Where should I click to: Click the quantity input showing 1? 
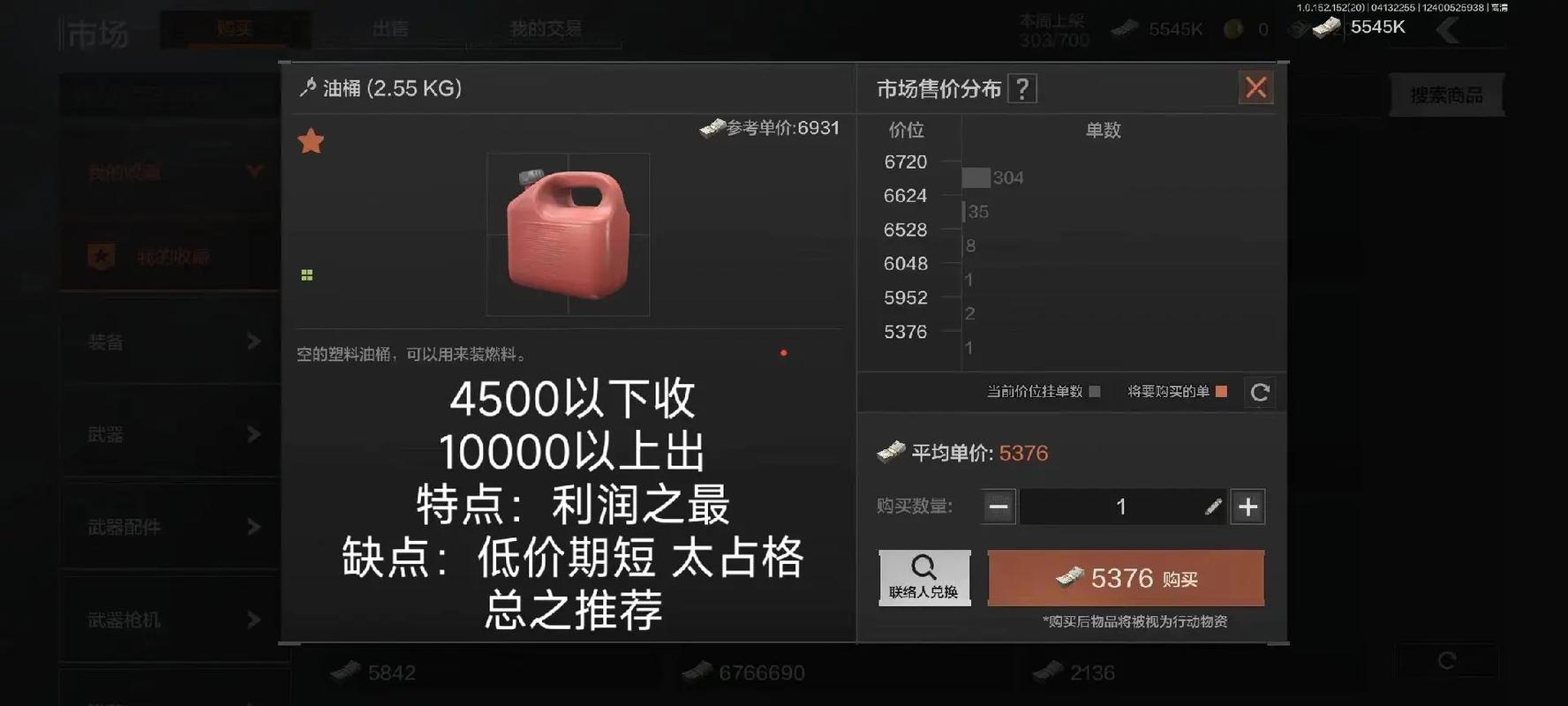pos(1121,507)
